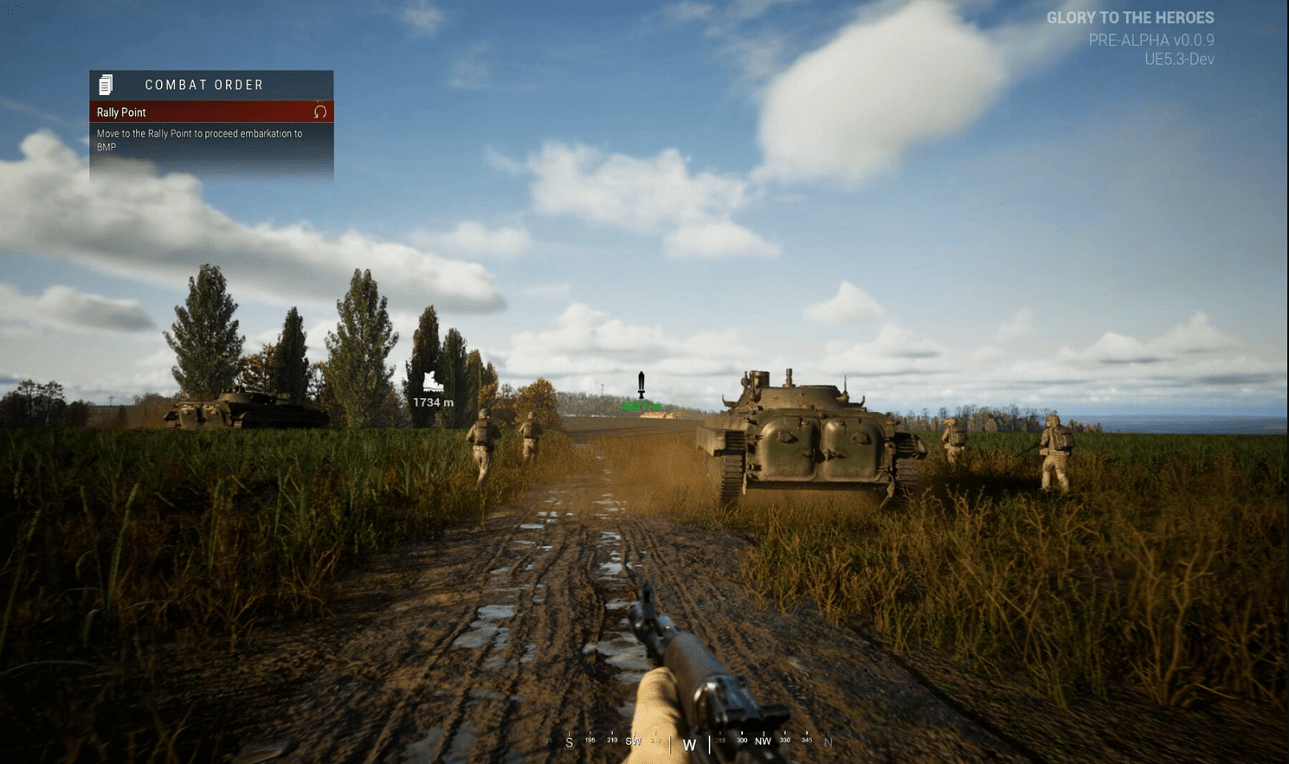
Task: Click the GLORY TO THE HEROES title text
Action: click(1130, 17)
